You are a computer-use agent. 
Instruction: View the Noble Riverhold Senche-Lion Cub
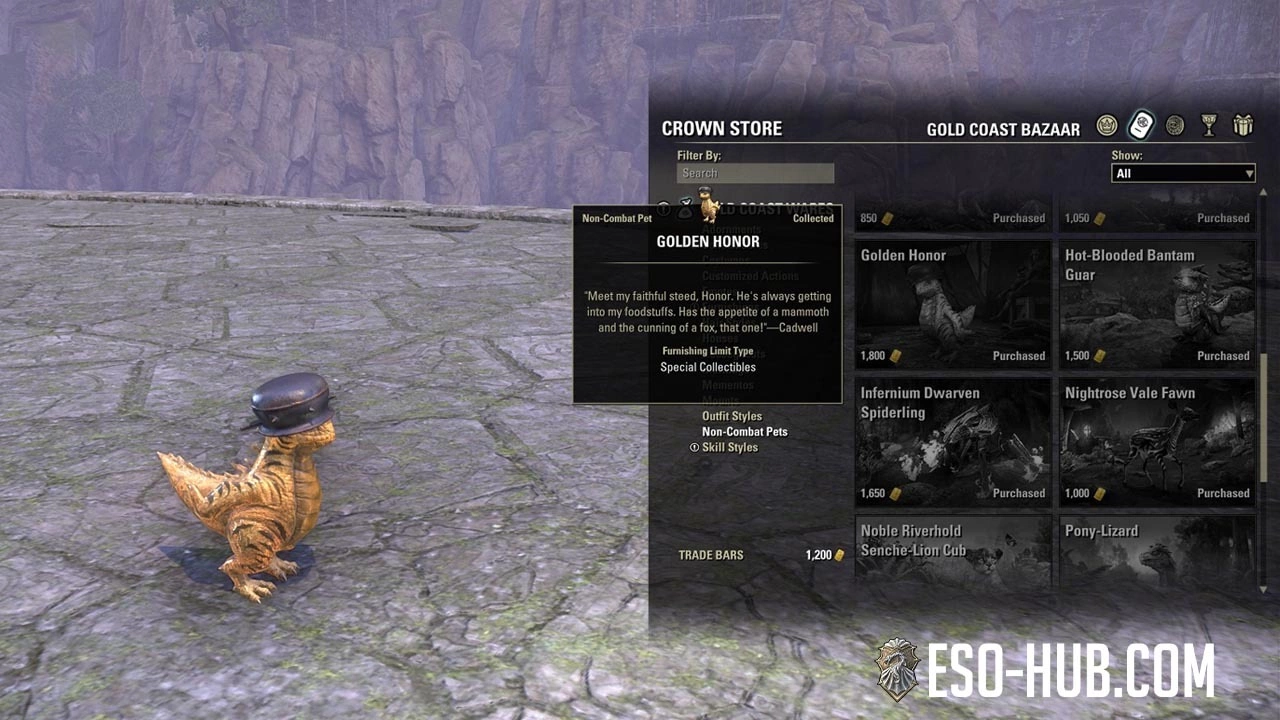952,549
